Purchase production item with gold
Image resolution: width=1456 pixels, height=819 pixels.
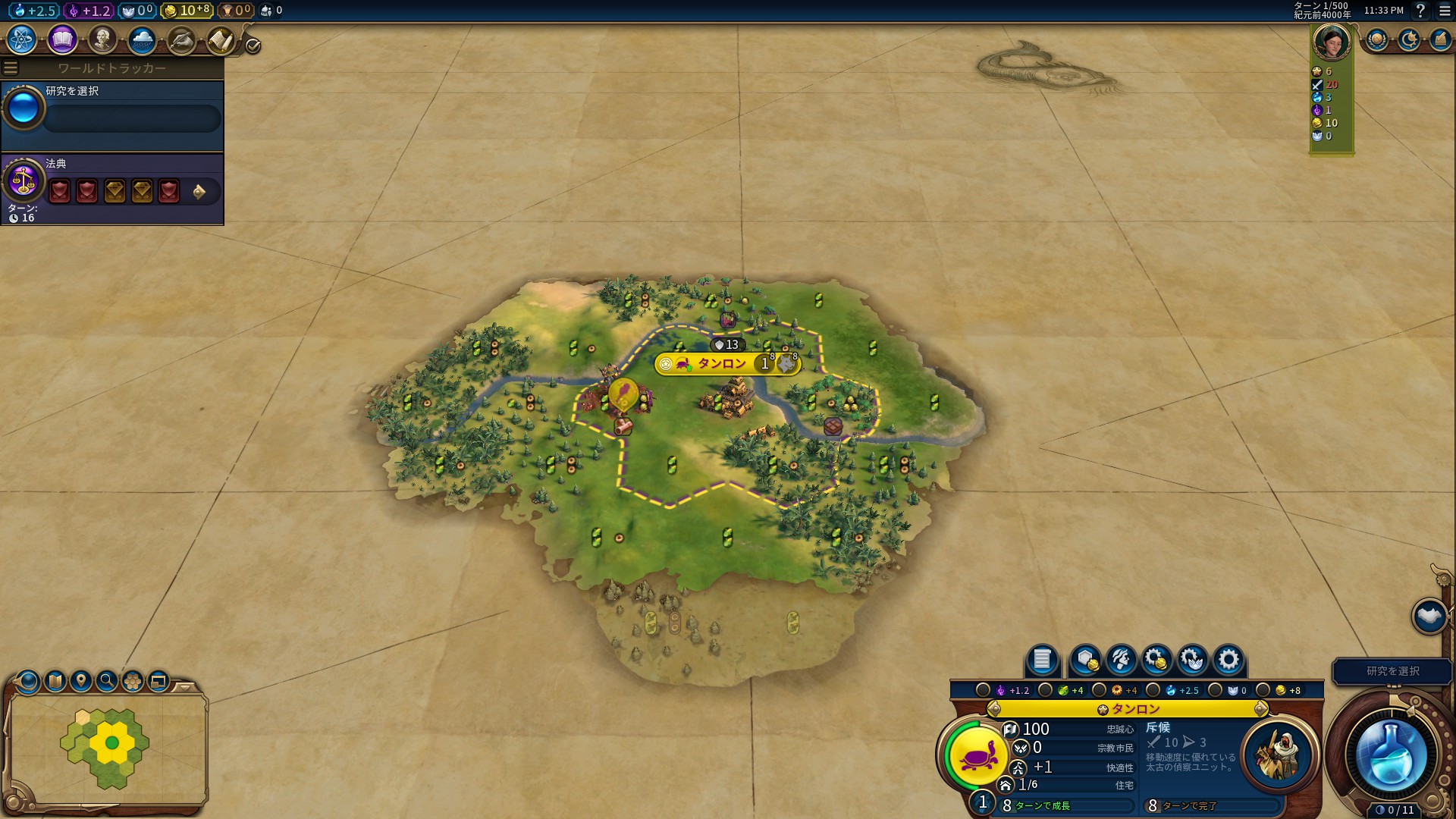click(x=1156, y=660)
